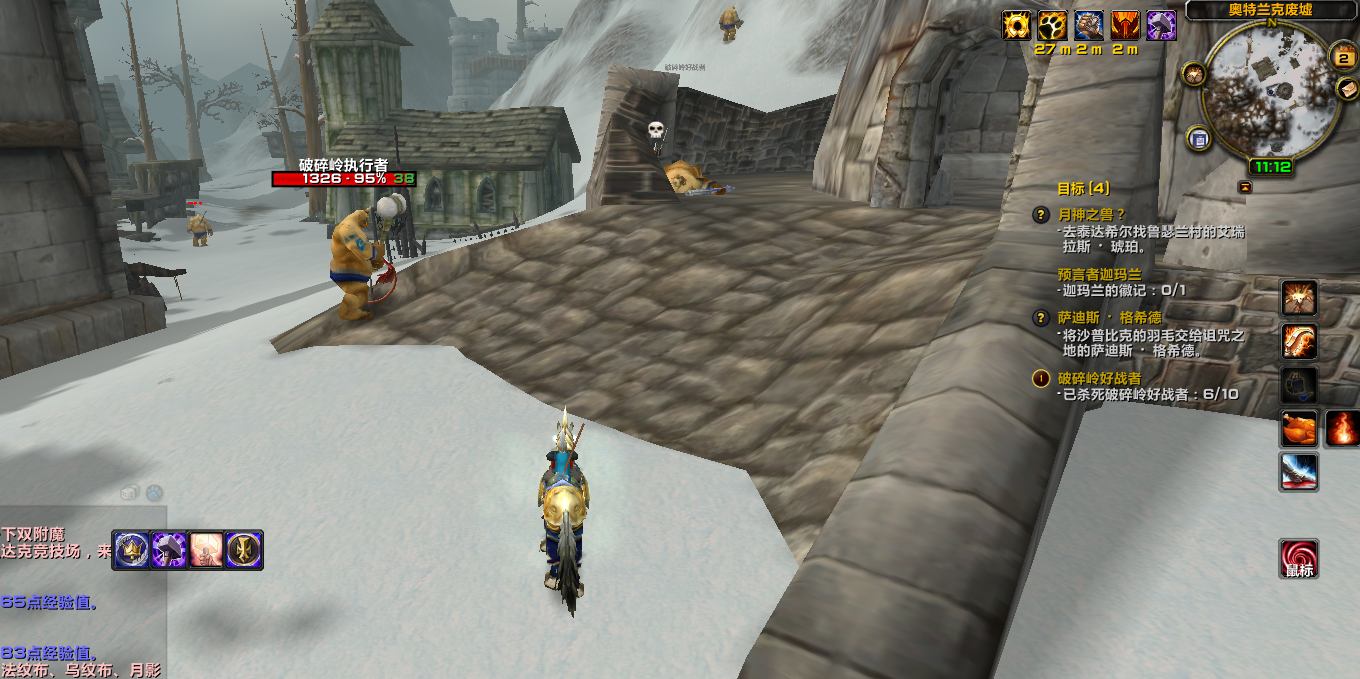Select the 萨迪斯·格希德 quest in the tracker

pos(1110,317)
